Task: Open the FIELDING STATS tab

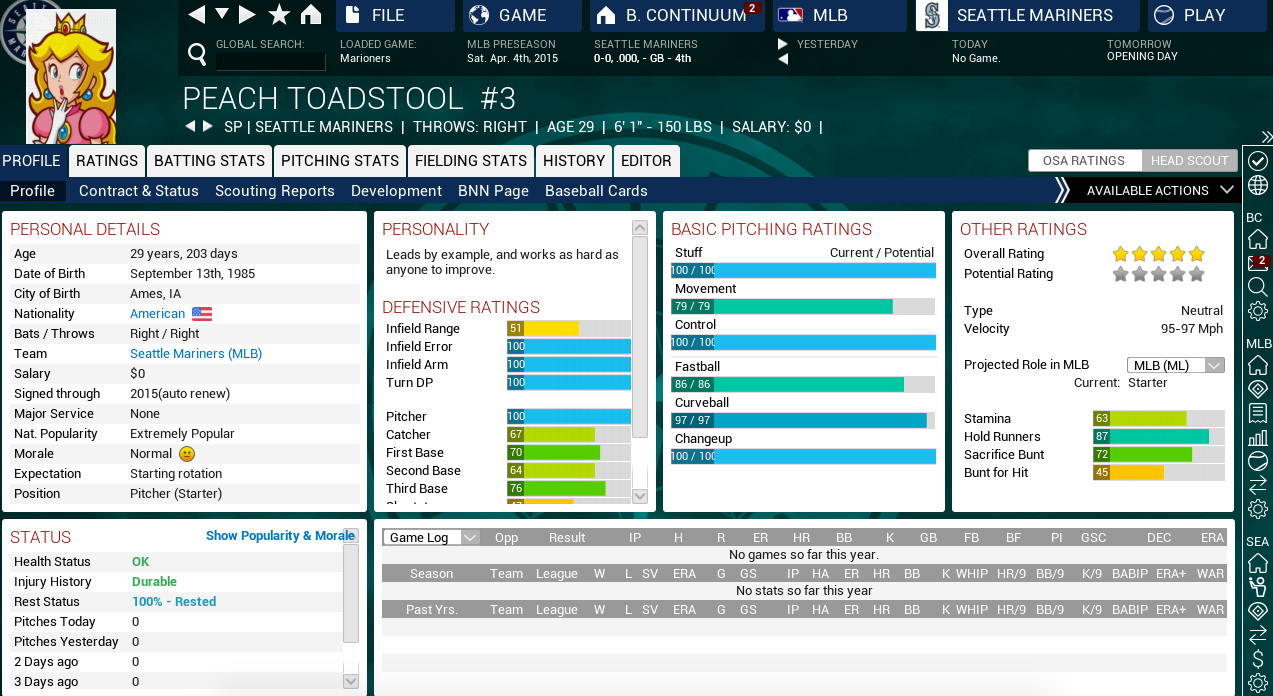Action: (471, 161)
